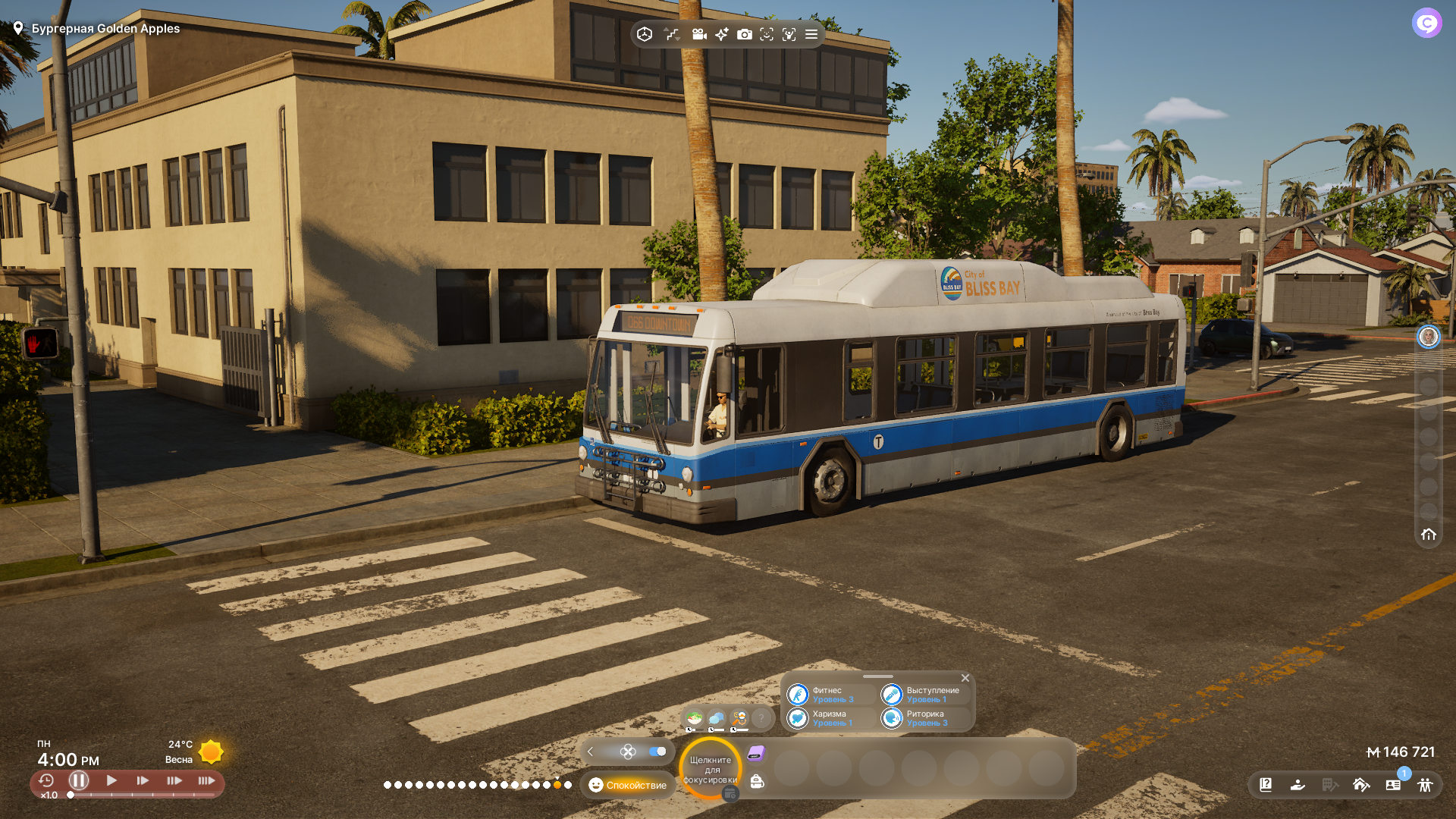Change floor level with the stairs icon
Screen dimensions: 1456x819
672,34
